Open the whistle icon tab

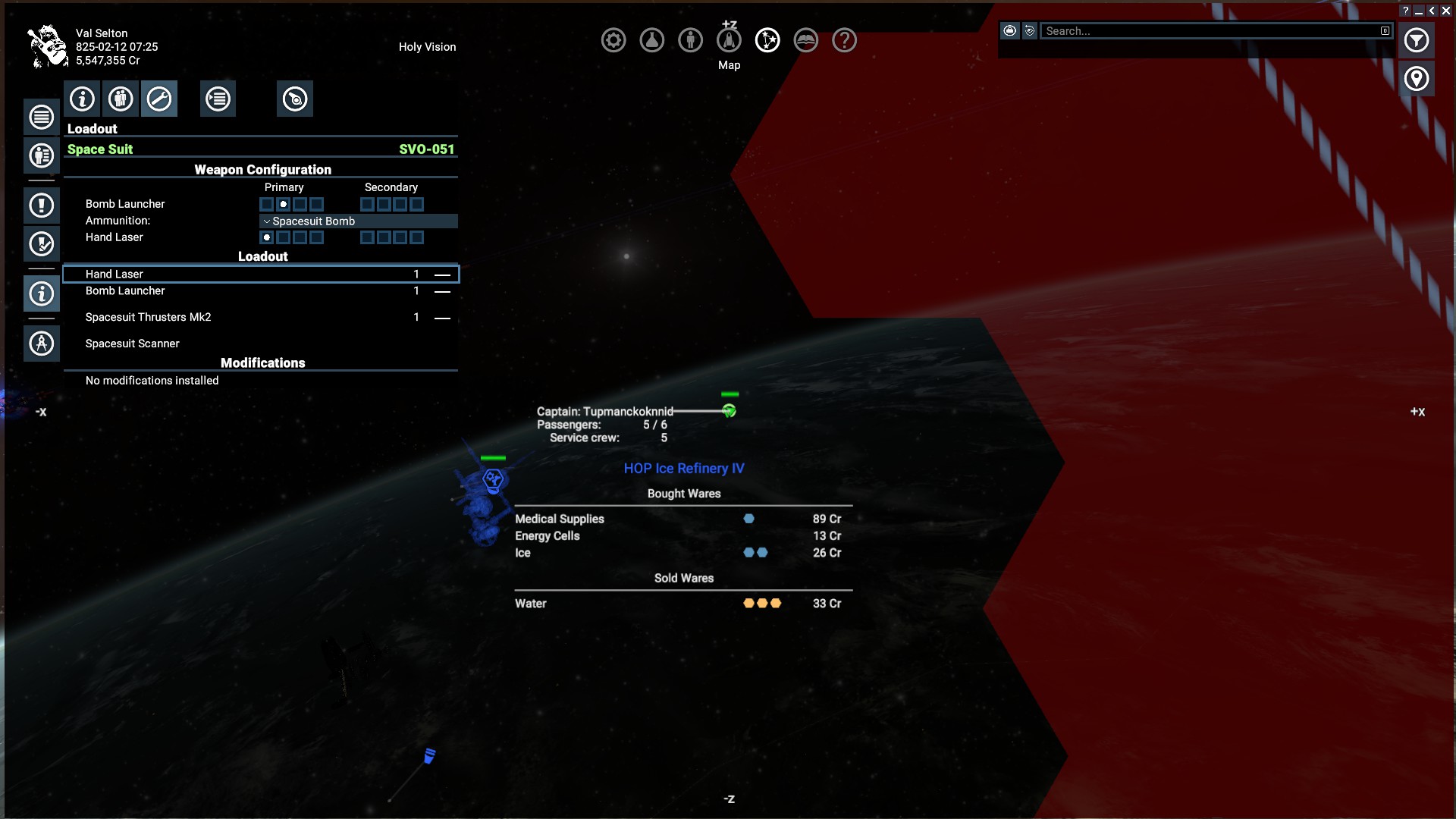tap(295, 99)
